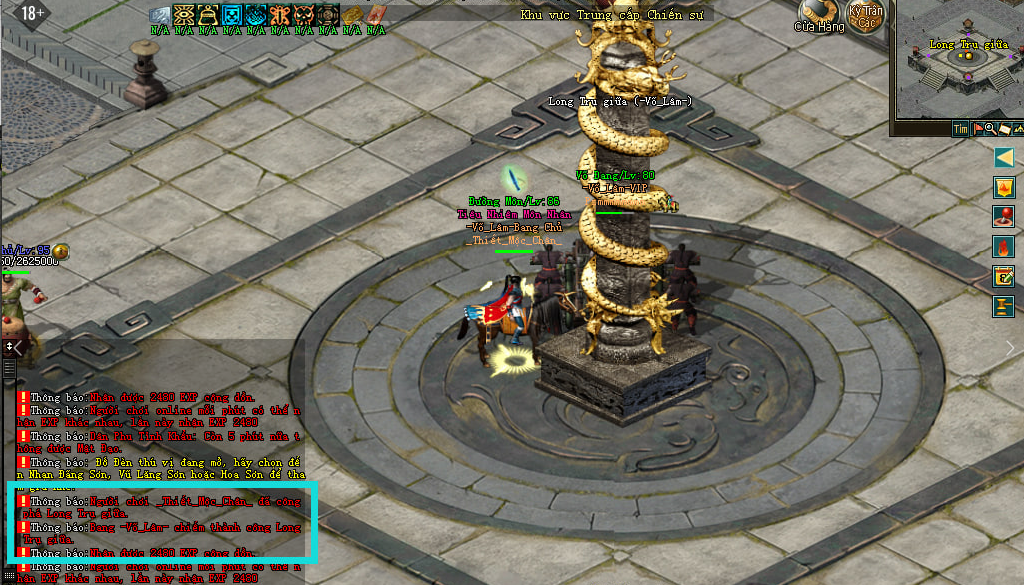This screenshot has height=585, width=1024.
Task: Open the red flame side icon
Action: click(1004, 246)
